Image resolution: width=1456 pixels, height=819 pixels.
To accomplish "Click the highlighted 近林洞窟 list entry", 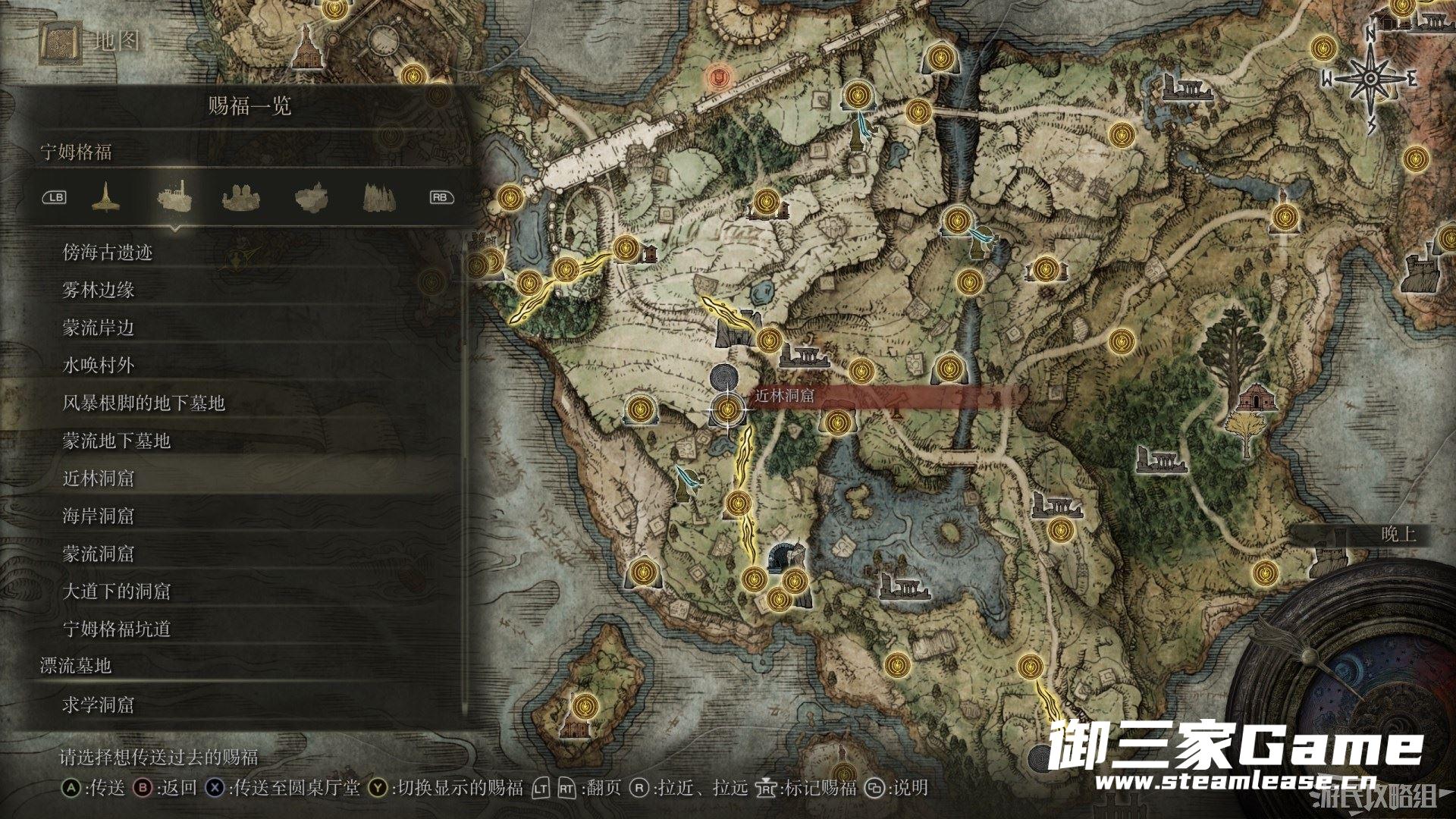I will [x=99, y=479].
